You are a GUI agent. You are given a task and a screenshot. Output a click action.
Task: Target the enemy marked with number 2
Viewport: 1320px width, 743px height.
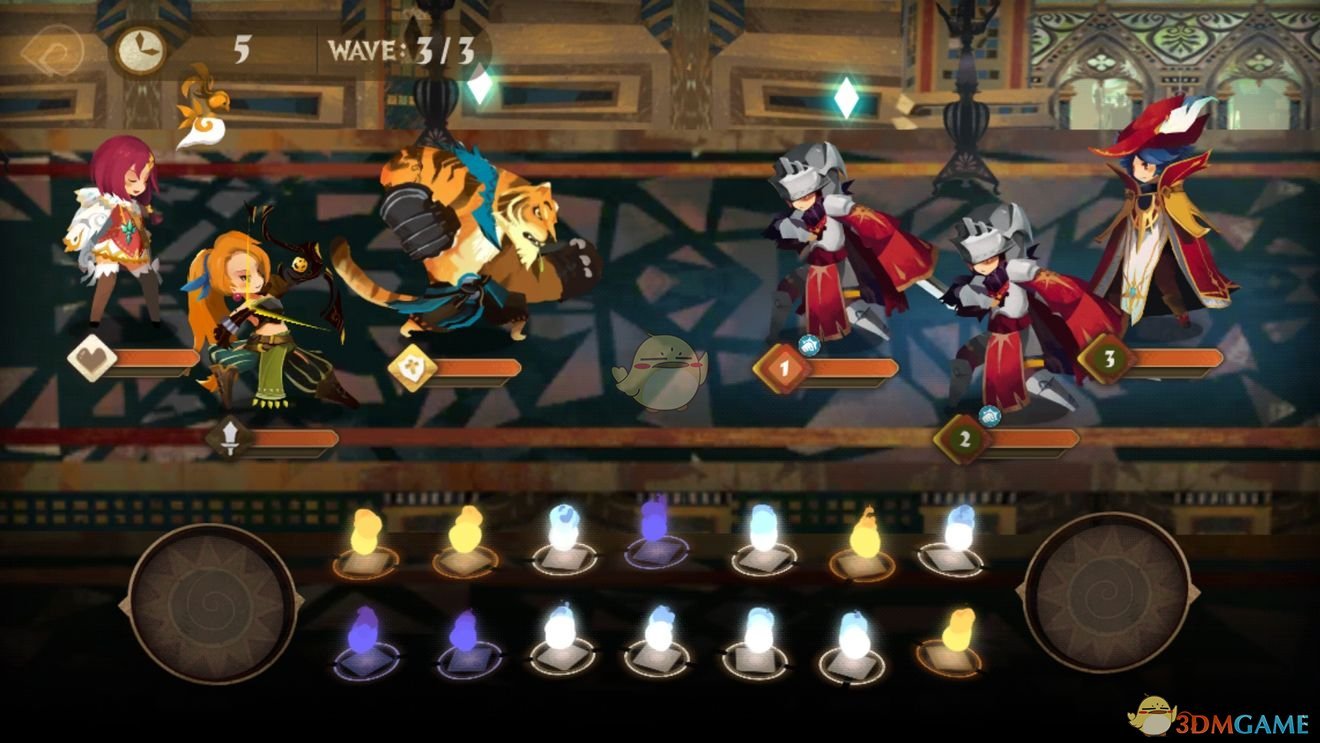964,438
